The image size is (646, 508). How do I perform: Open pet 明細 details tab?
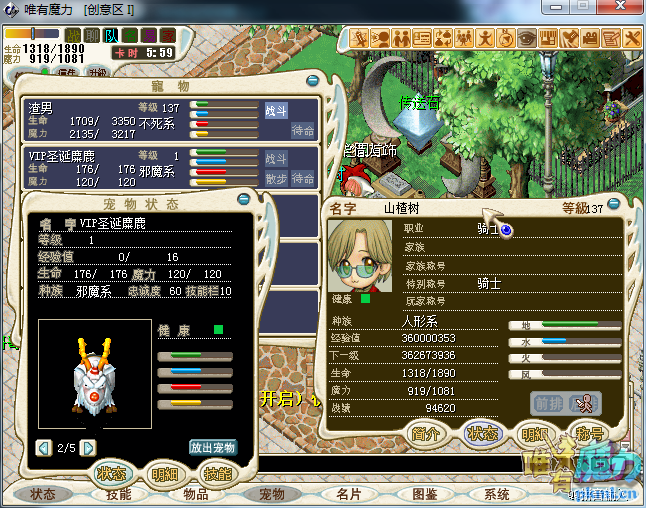[x=162, y=474]
